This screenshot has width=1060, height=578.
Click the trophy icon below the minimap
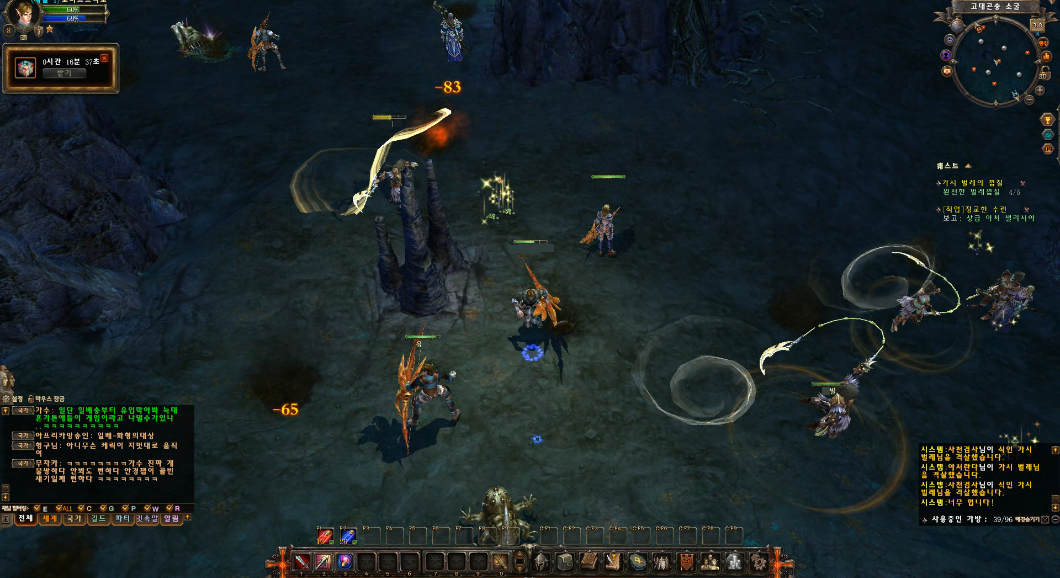coord(1047,118)
